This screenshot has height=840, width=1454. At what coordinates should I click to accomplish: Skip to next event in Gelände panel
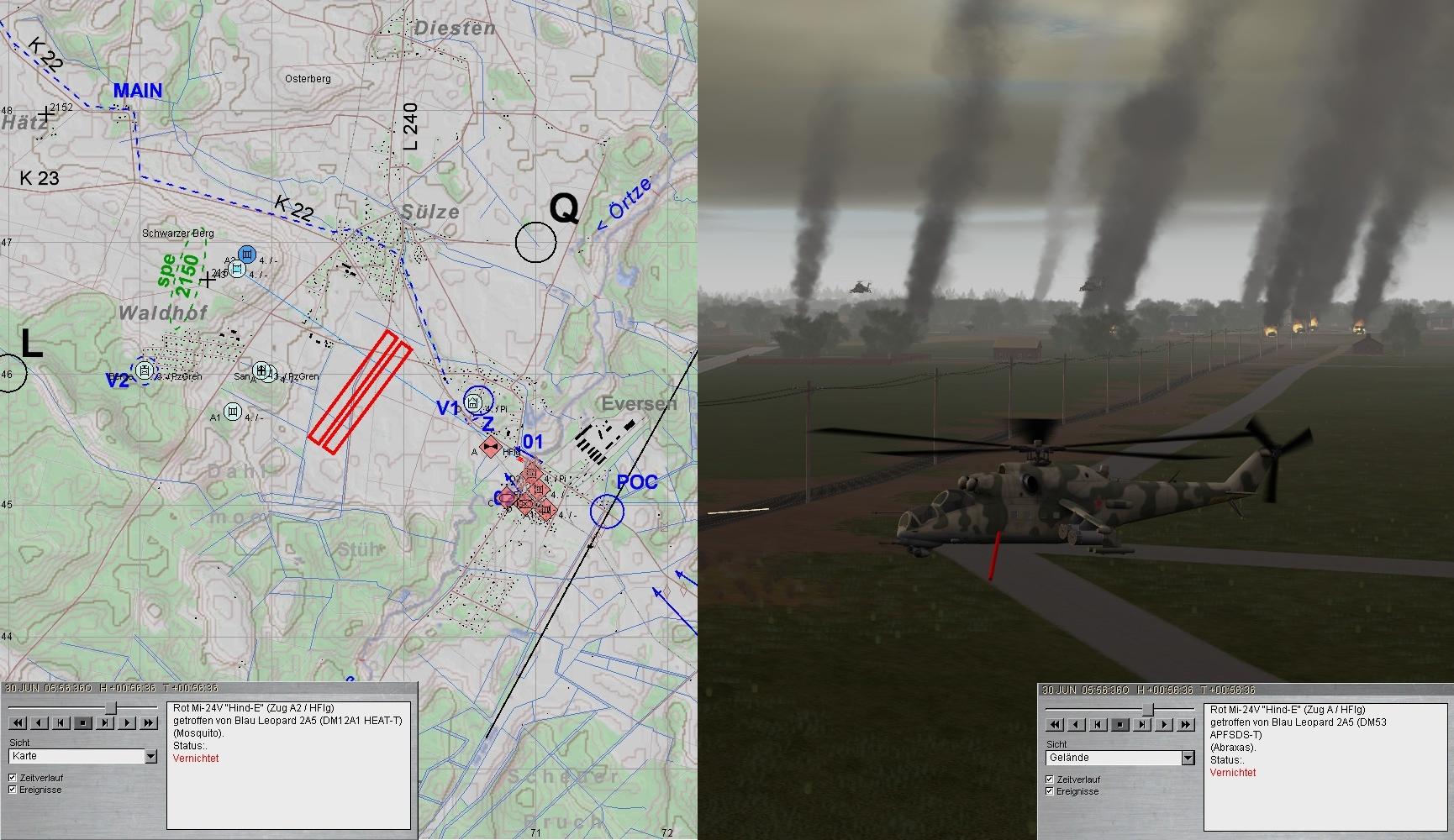[1142, 724]
